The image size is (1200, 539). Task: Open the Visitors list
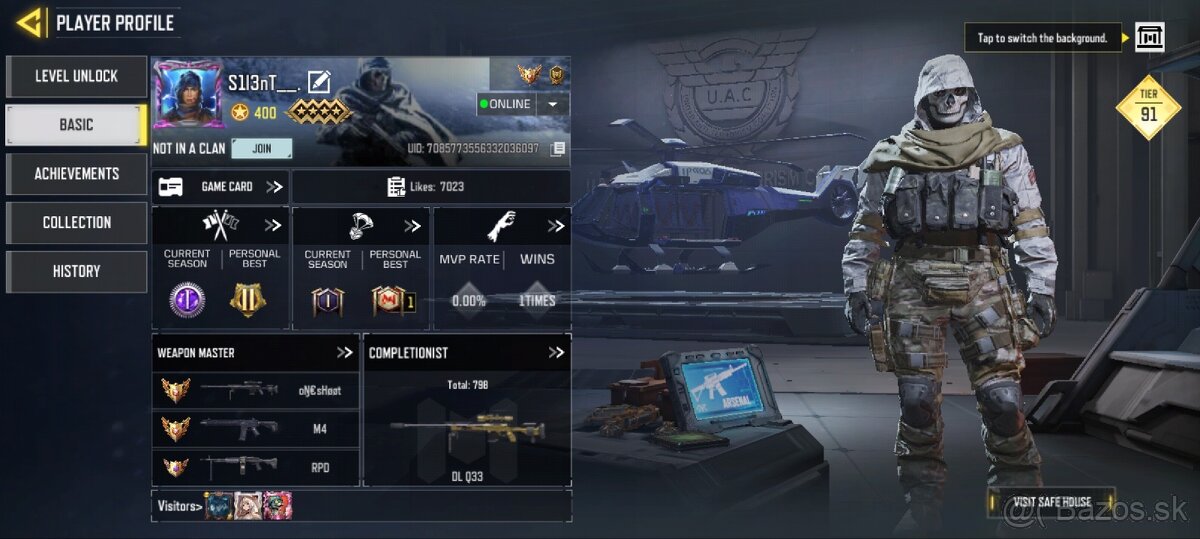coord(180,506)
